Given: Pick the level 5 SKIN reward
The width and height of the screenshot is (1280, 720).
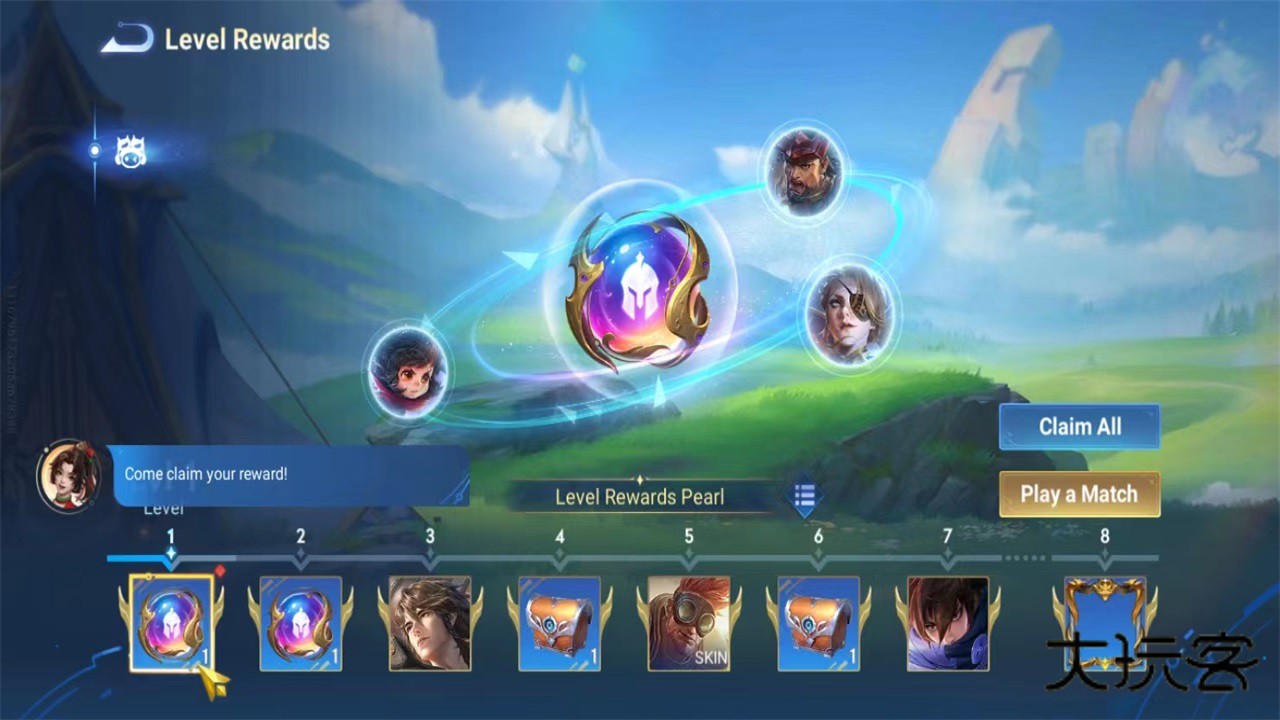Looking at the screenshot, I should tap(689, 623).
